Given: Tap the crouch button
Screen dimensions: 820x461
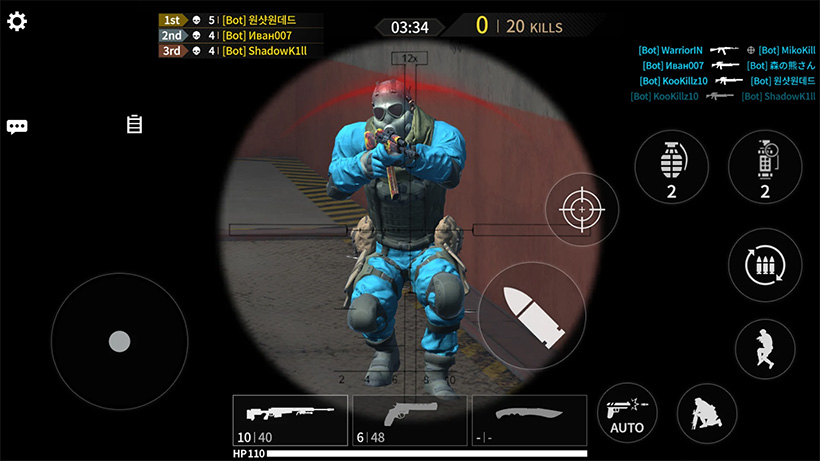Looking at the screenshot, I should click(707, 413).
